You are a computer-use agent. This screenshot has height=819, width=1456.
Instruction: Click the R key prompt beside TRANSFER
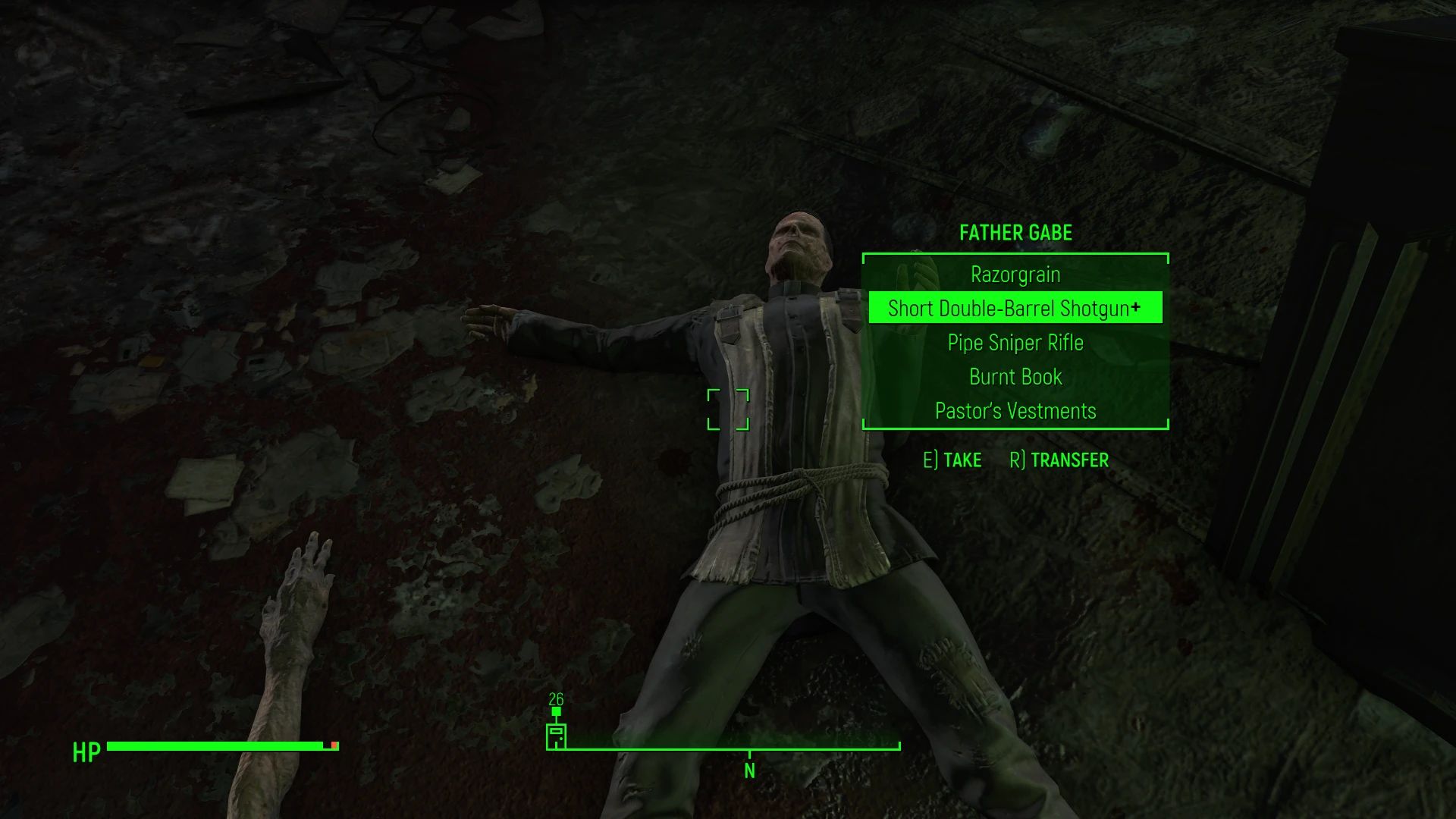(1016, 460)
